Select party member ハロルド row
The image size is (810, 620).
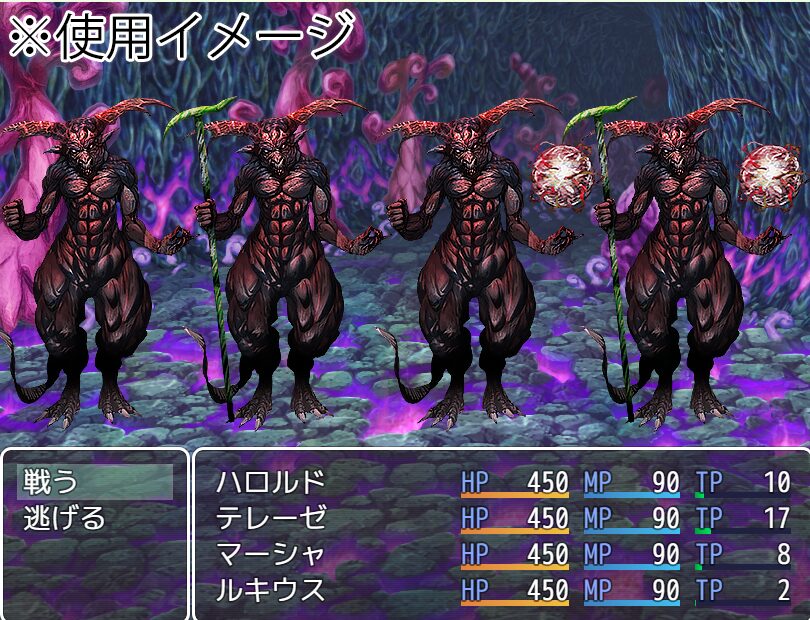click(272, 483)
